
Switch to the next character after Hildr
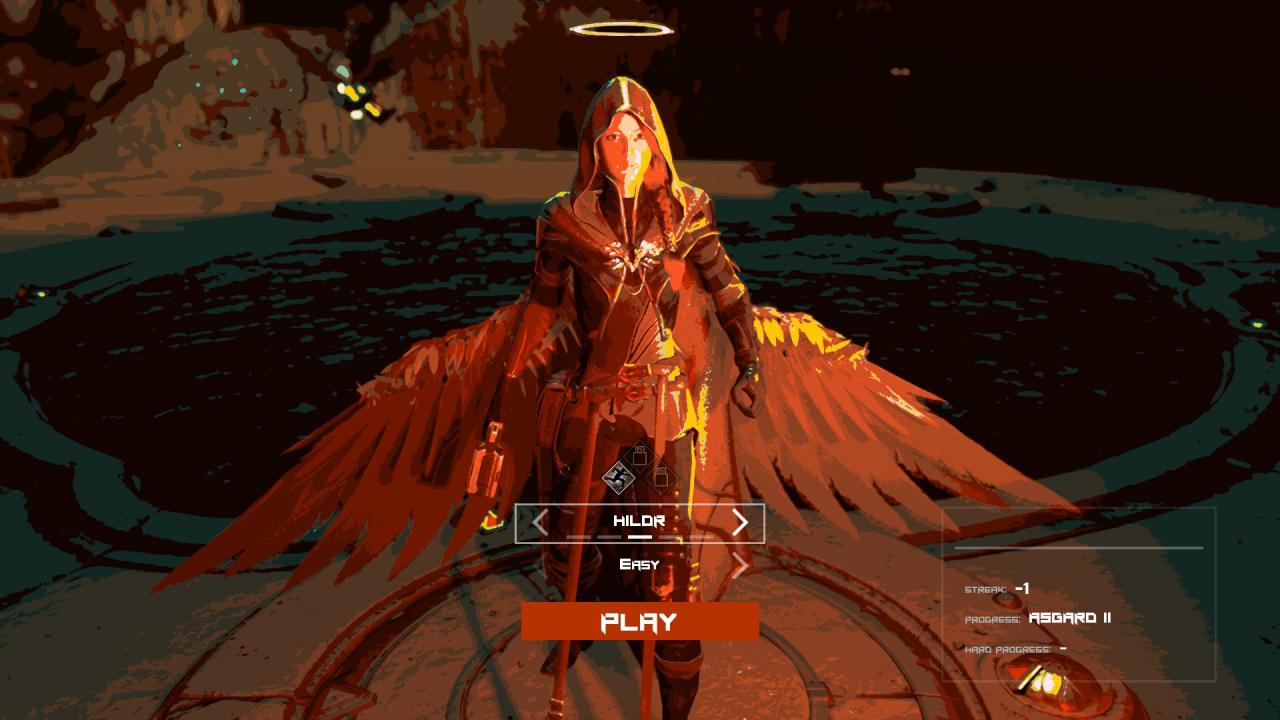click(740, 522)
